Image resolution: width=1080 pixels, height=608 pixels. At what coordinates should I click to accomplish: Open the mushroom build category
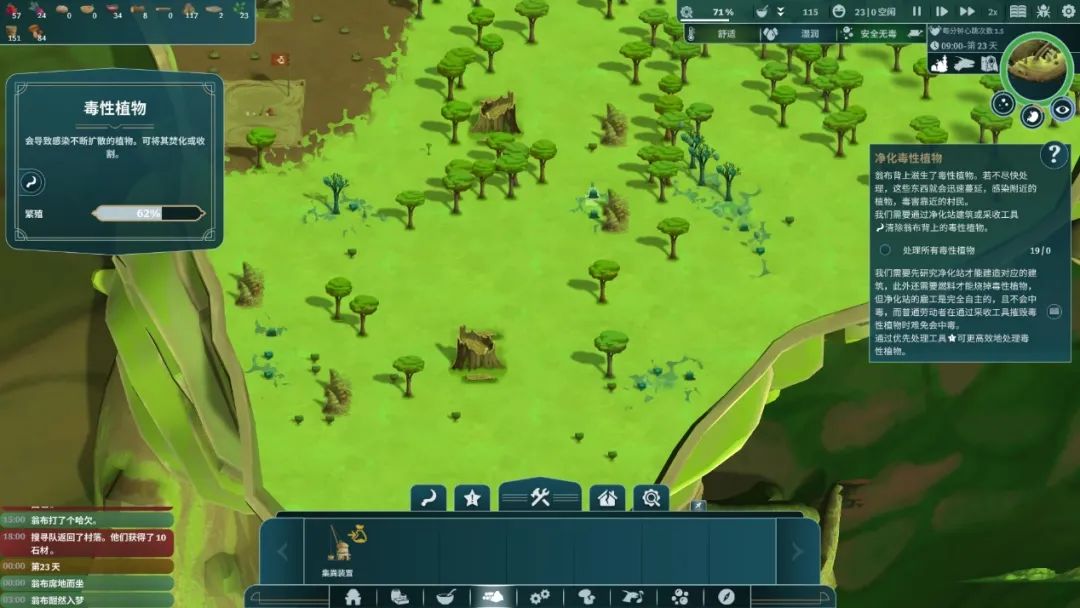pyautogui.click(x=587, y=597)
